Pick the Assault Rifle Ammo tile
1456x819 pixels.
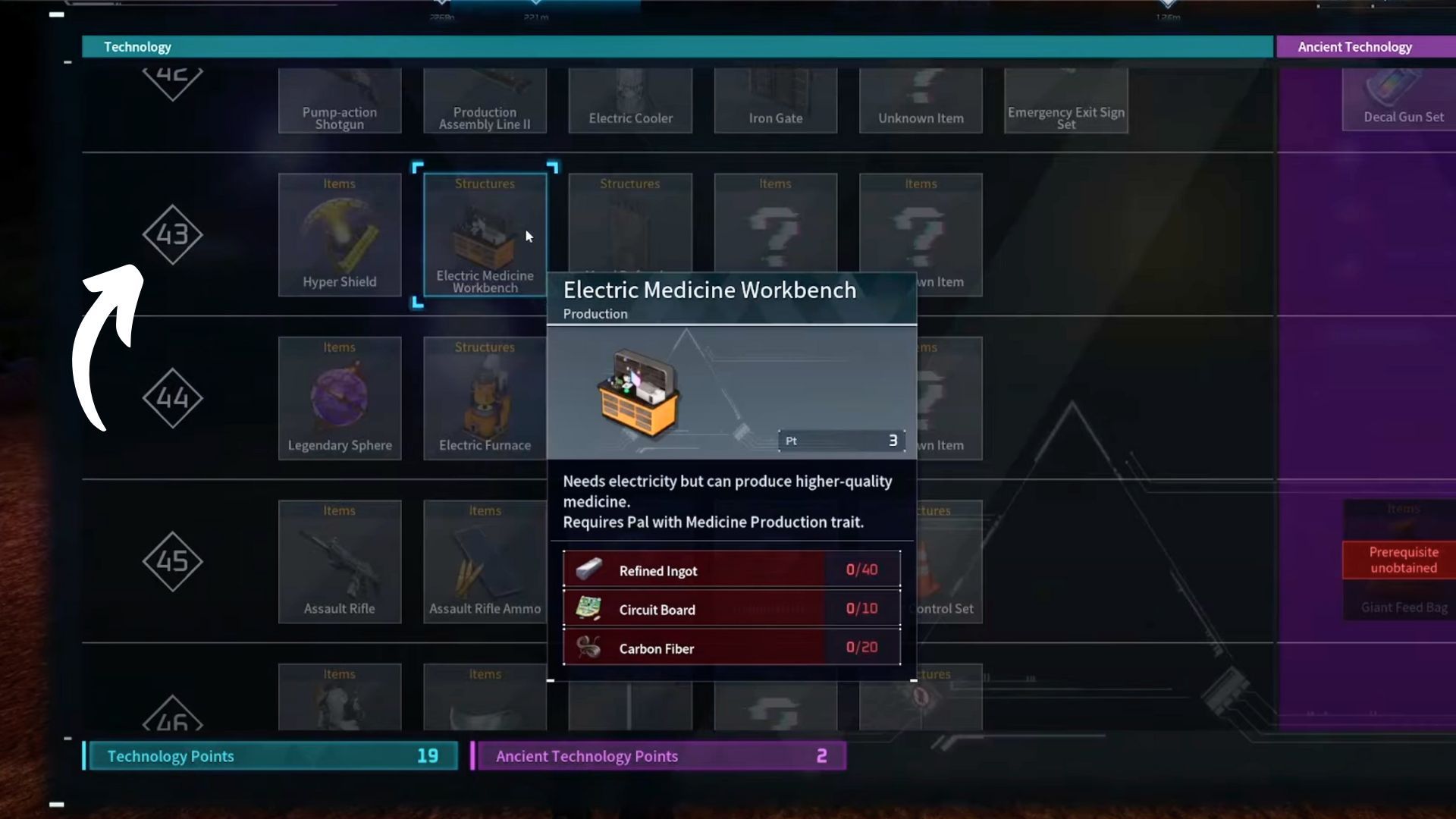485,561
